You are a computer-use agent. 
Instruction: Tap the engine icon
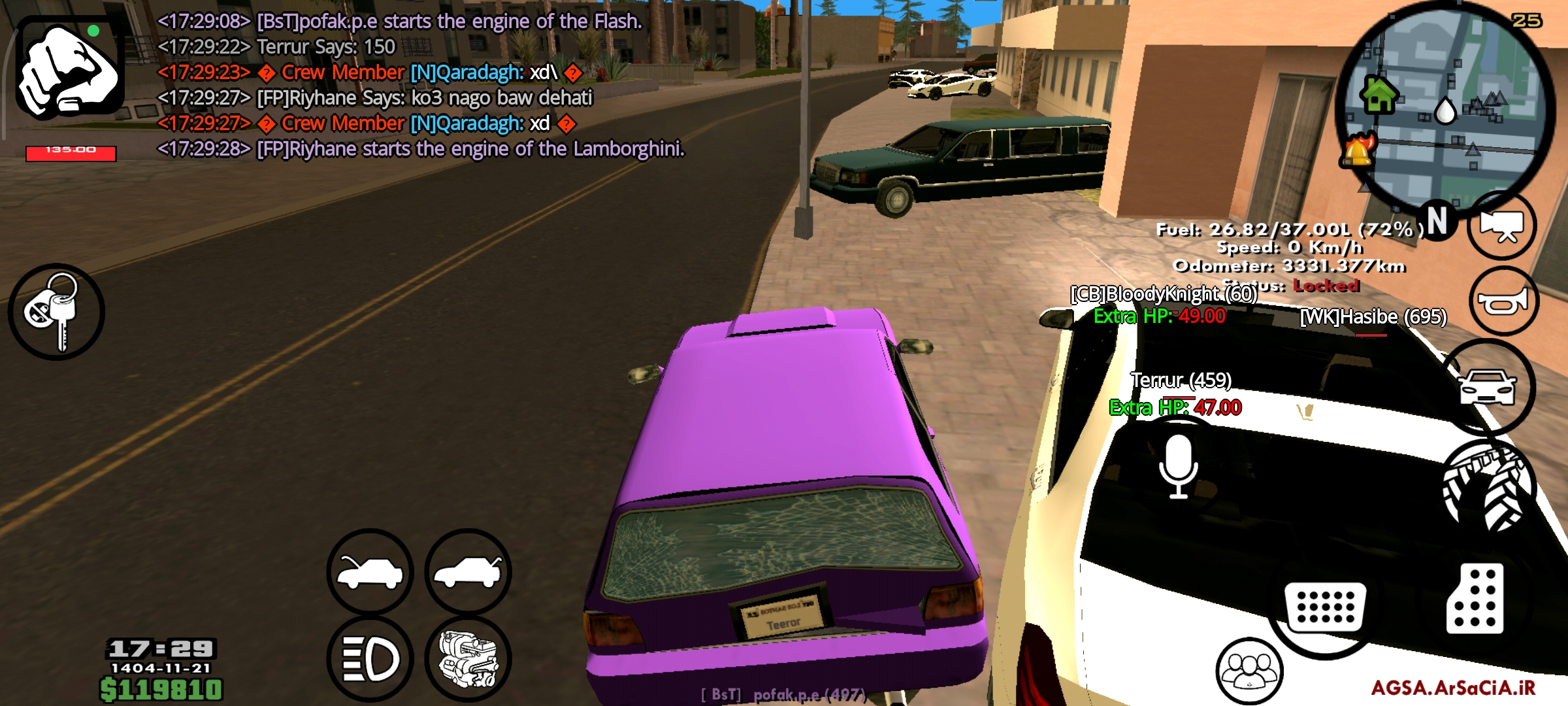pos(465,658)
